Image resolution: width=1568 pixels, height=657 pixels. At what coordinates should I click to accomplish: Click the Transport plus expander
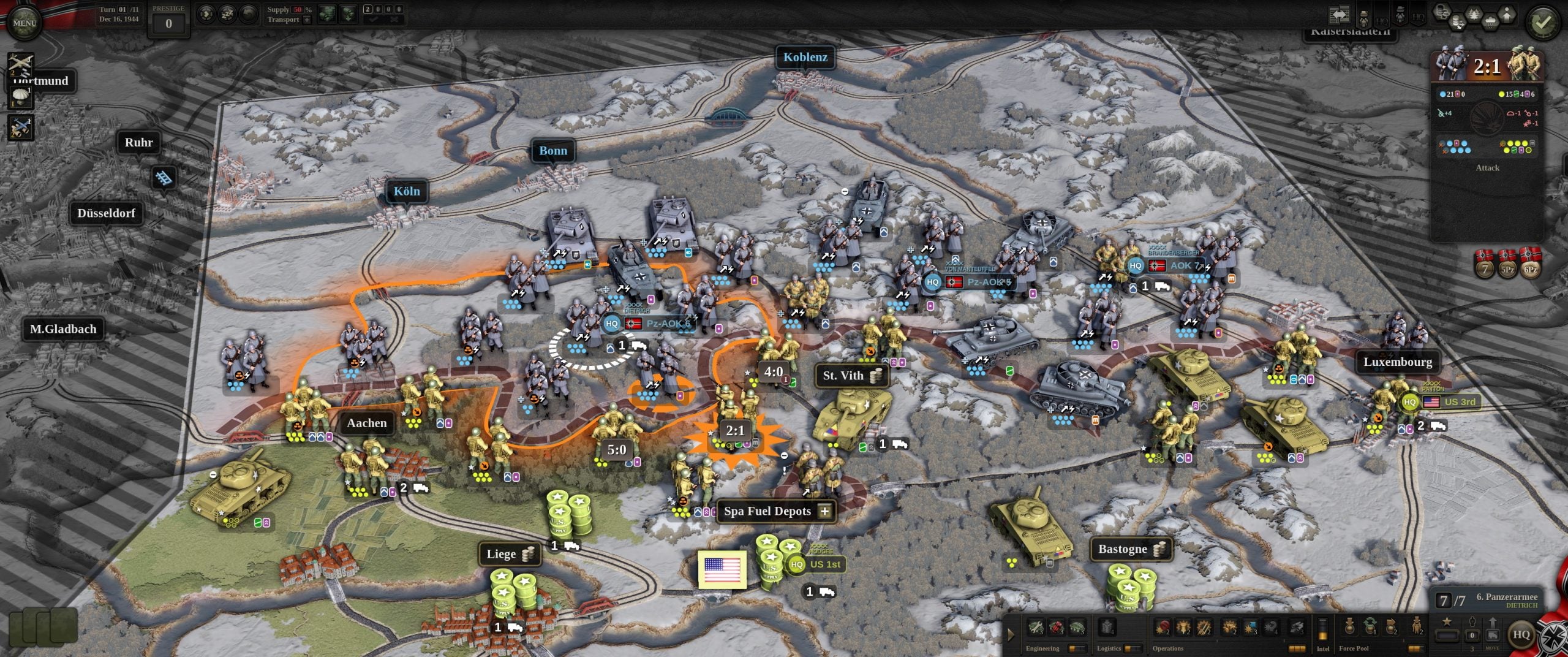pos(307,20)
